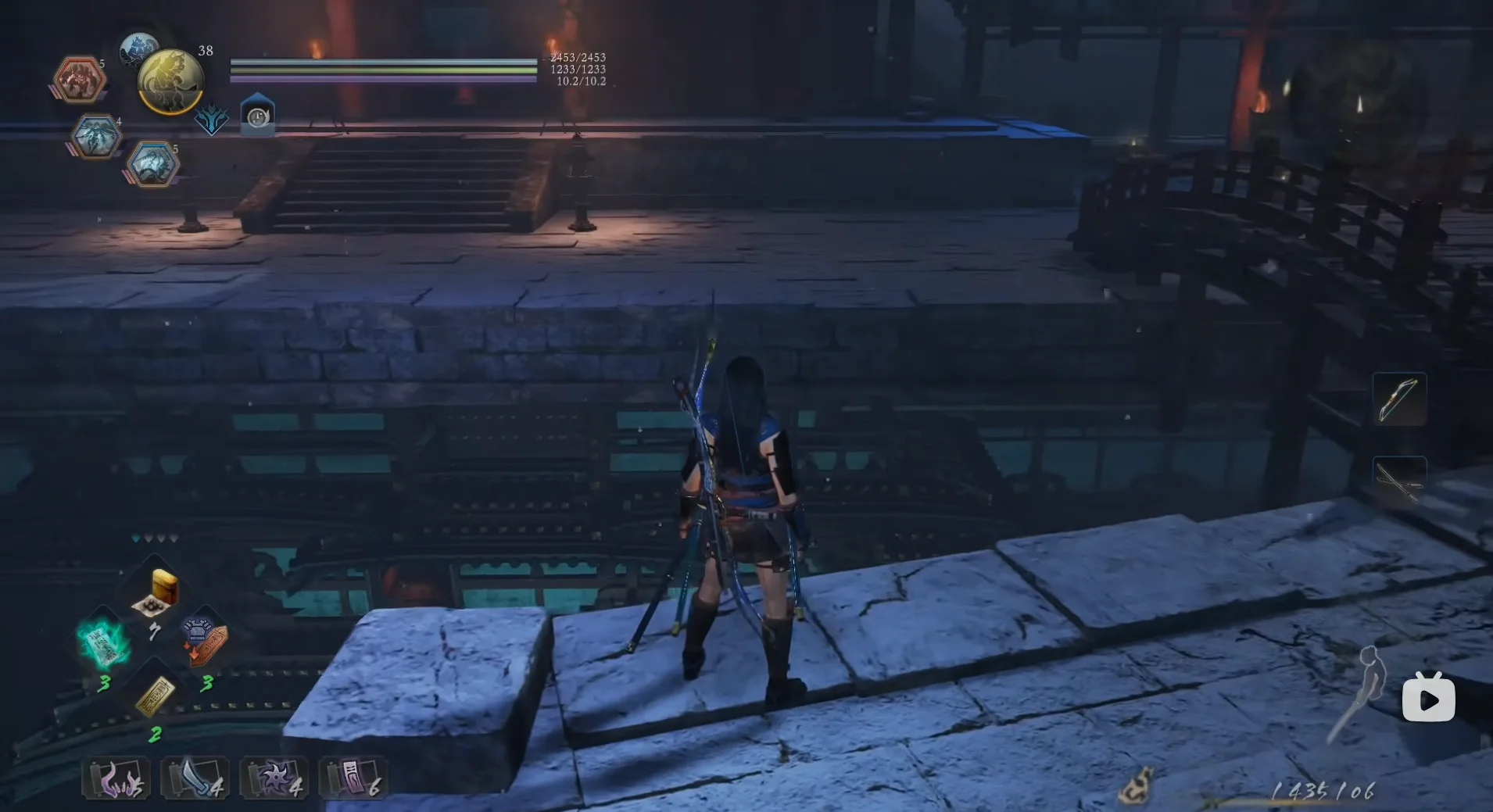1493x812 pixels.
Task: Click the blue diamond buff icon
Action: coord(211,120)
